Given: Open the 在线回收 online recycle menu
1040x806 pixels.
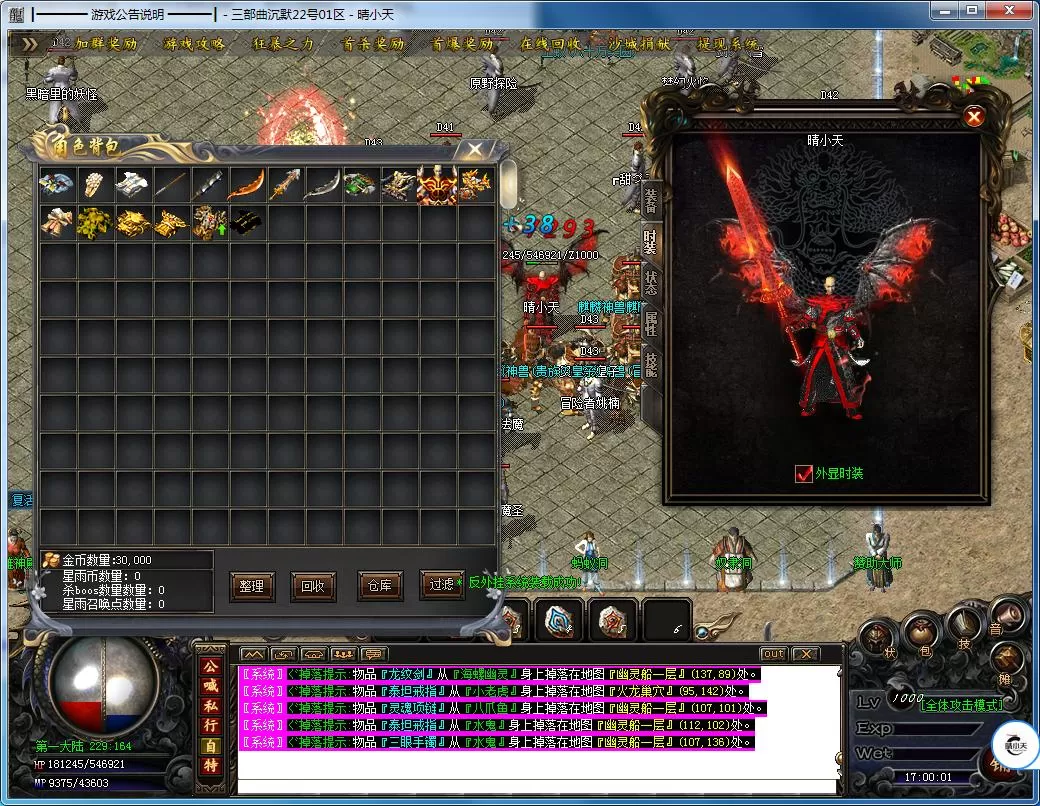Looking at the screenshot, I should (550, 45).
